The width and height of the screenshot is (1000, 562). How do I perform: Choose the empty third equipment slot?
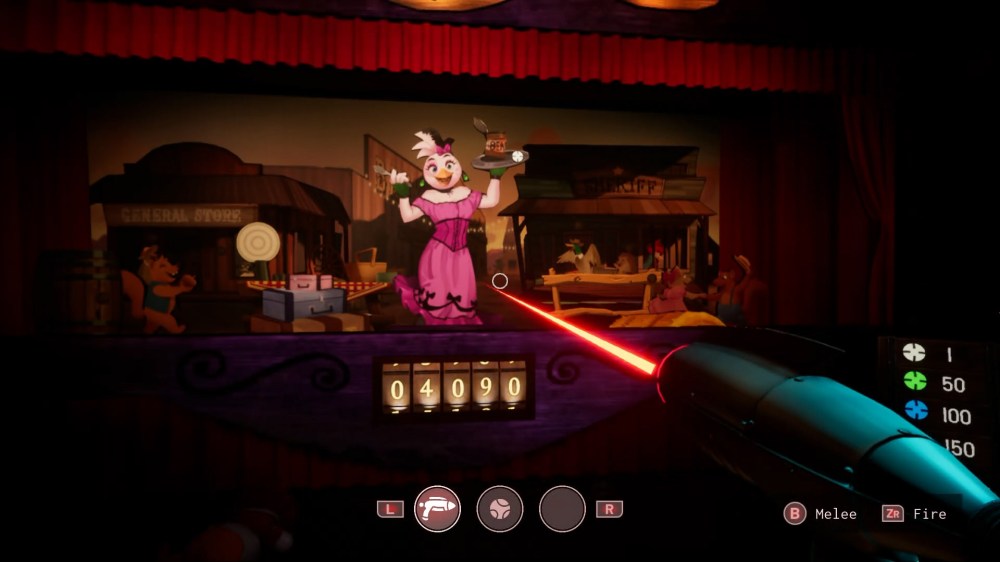(x=562, y=509)
